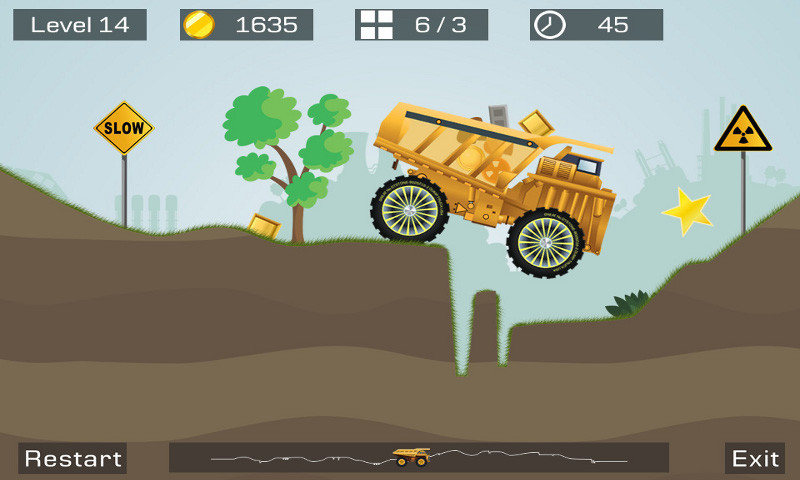
Task: Click the level progress track bar
Action: coord(418,457)
